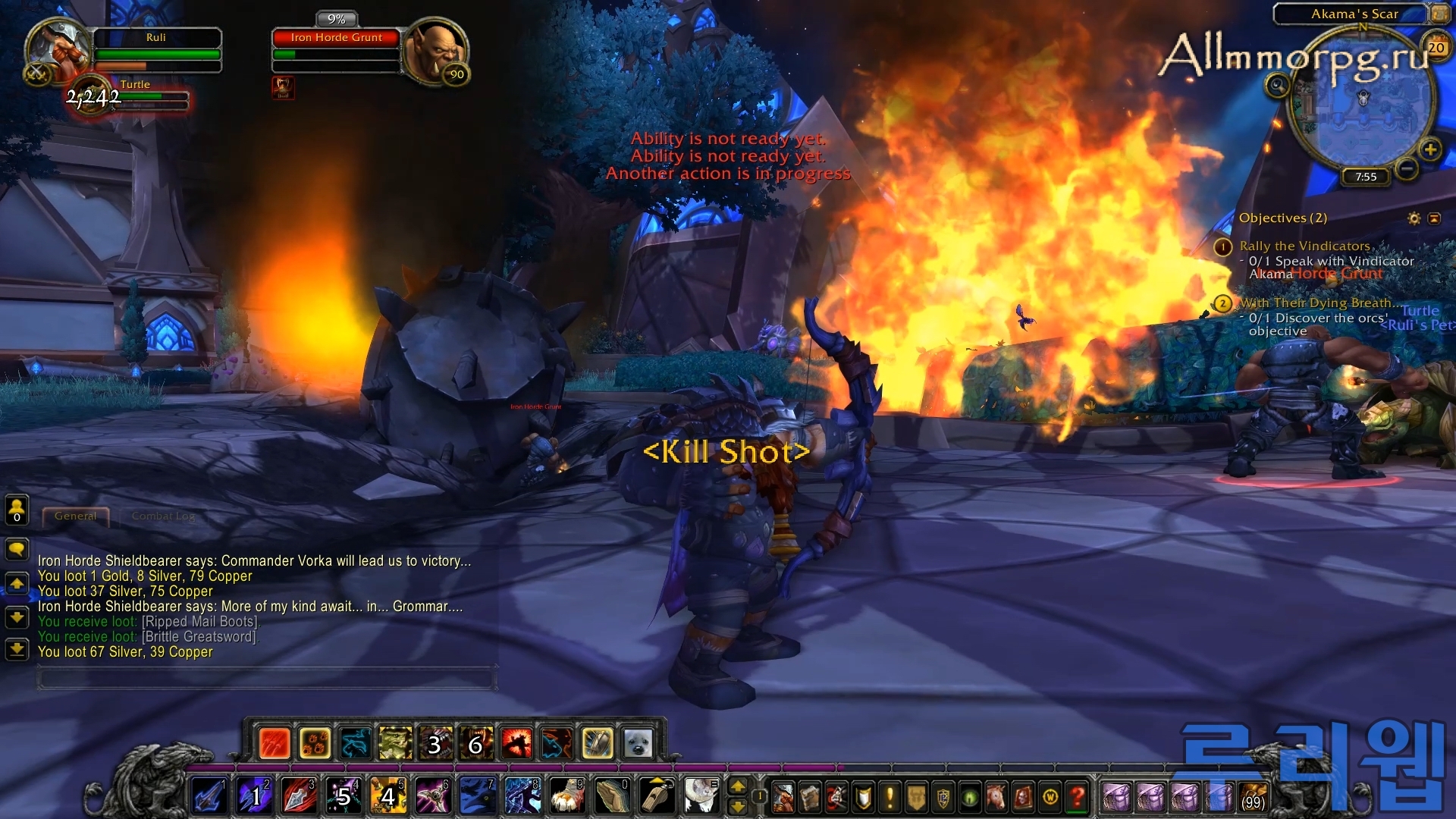Click the chat text input box

[265, 678]
